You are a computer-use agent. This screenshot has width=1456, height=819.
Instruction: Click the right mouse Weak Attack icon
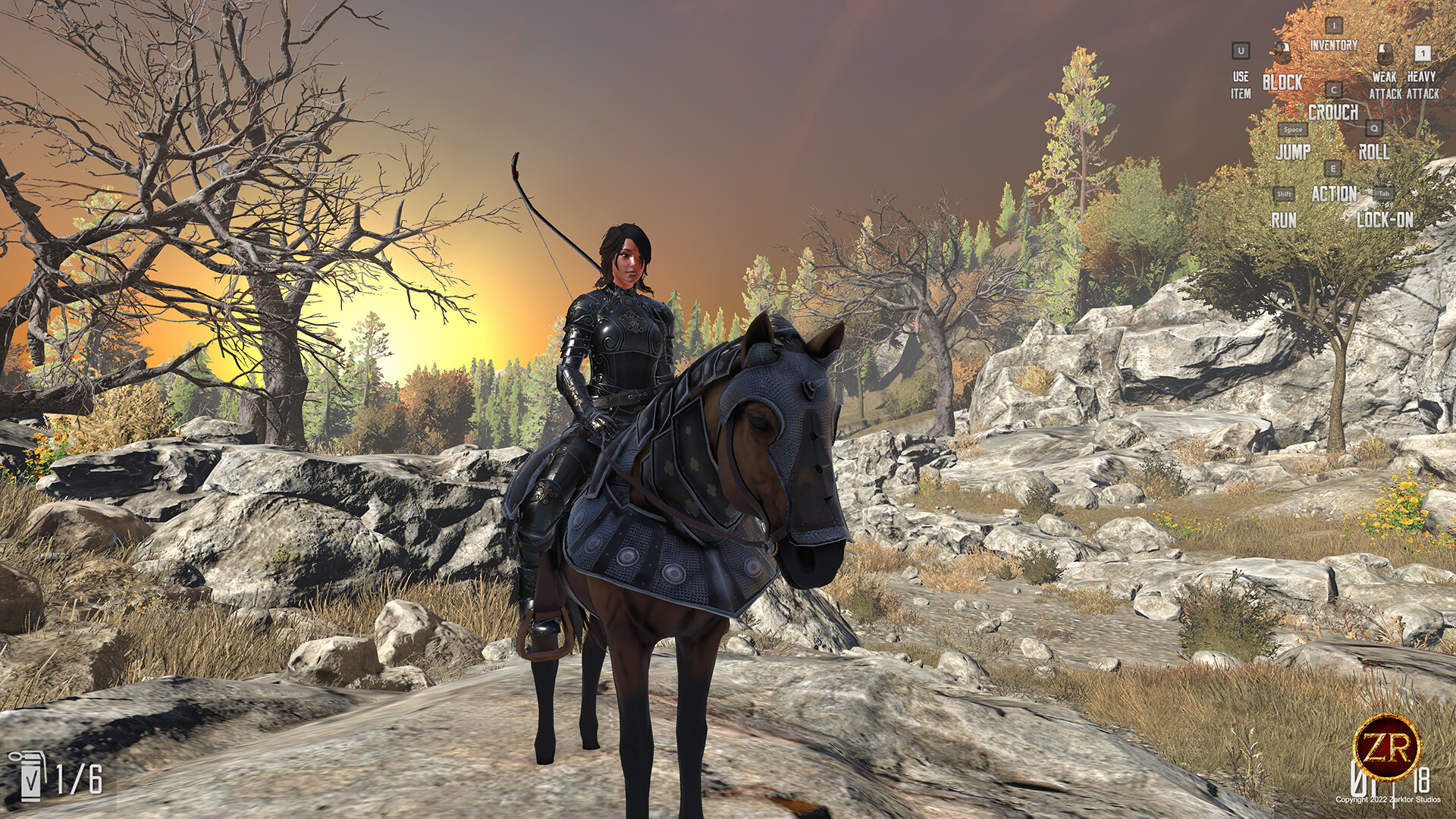coord(1385,55)
